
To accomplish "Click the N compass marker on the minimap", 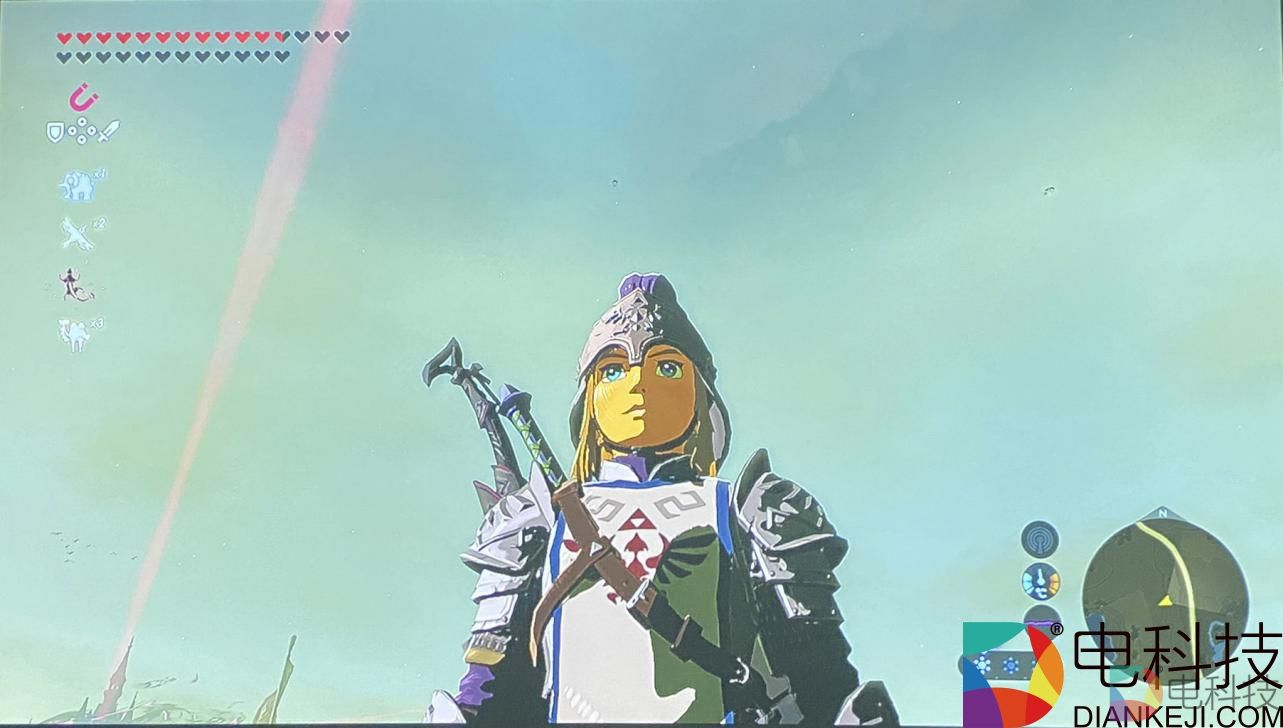I will [x=1162, y=514].
